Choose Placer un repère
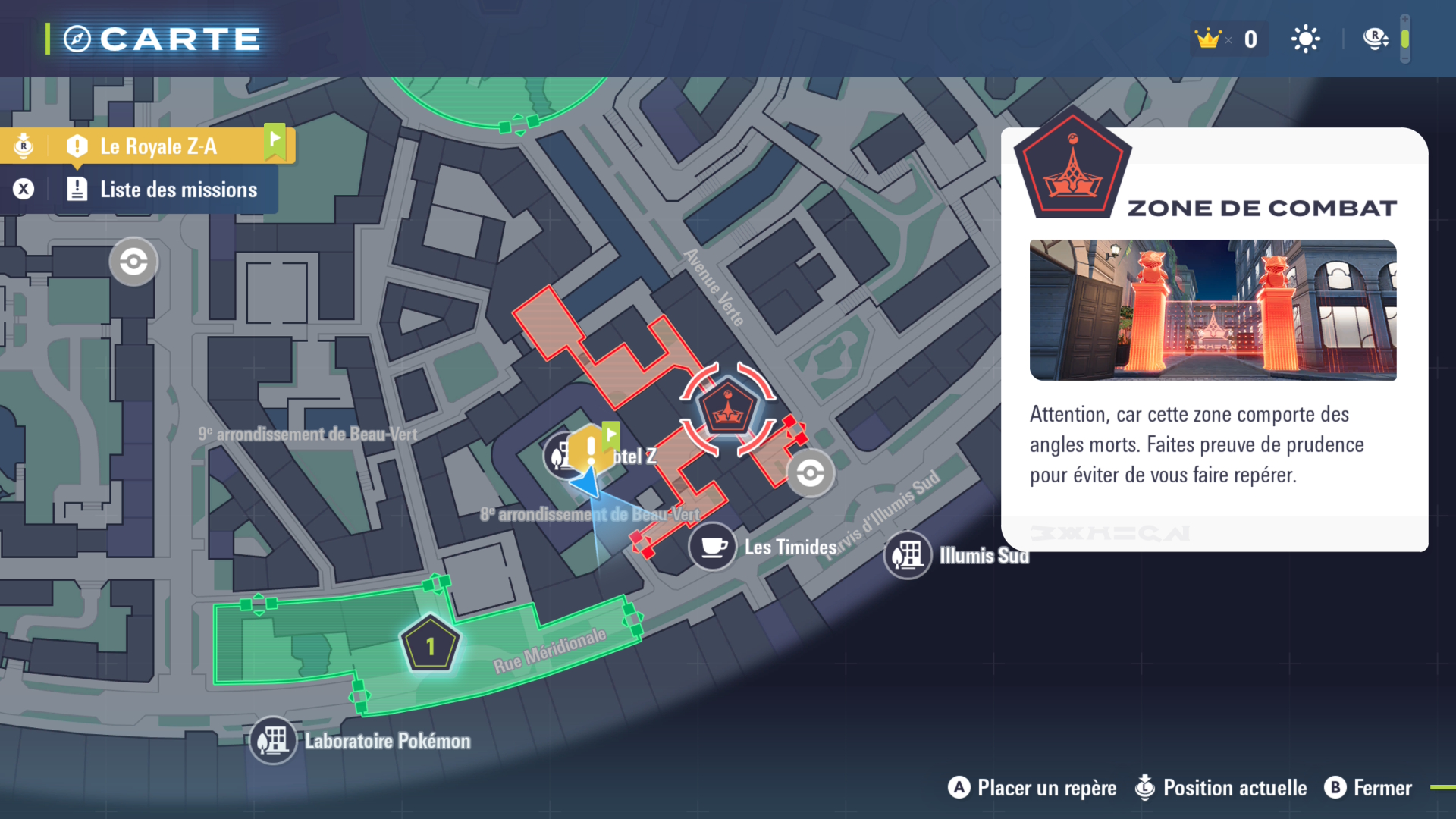 coord(1033,788)
